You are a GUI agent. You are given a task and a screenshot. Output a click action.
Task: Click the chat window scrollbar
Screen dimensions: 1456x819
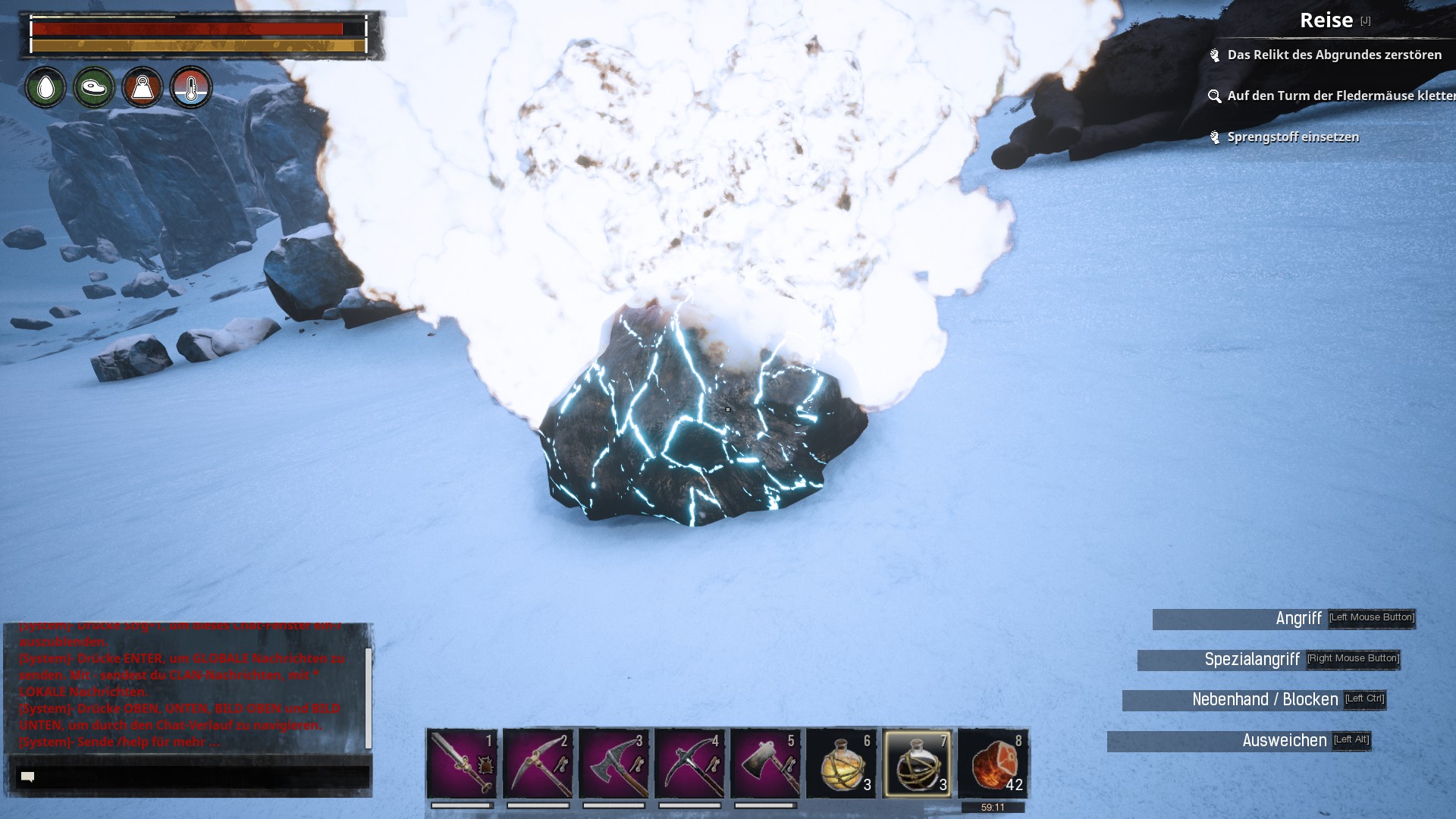point(369,698)
